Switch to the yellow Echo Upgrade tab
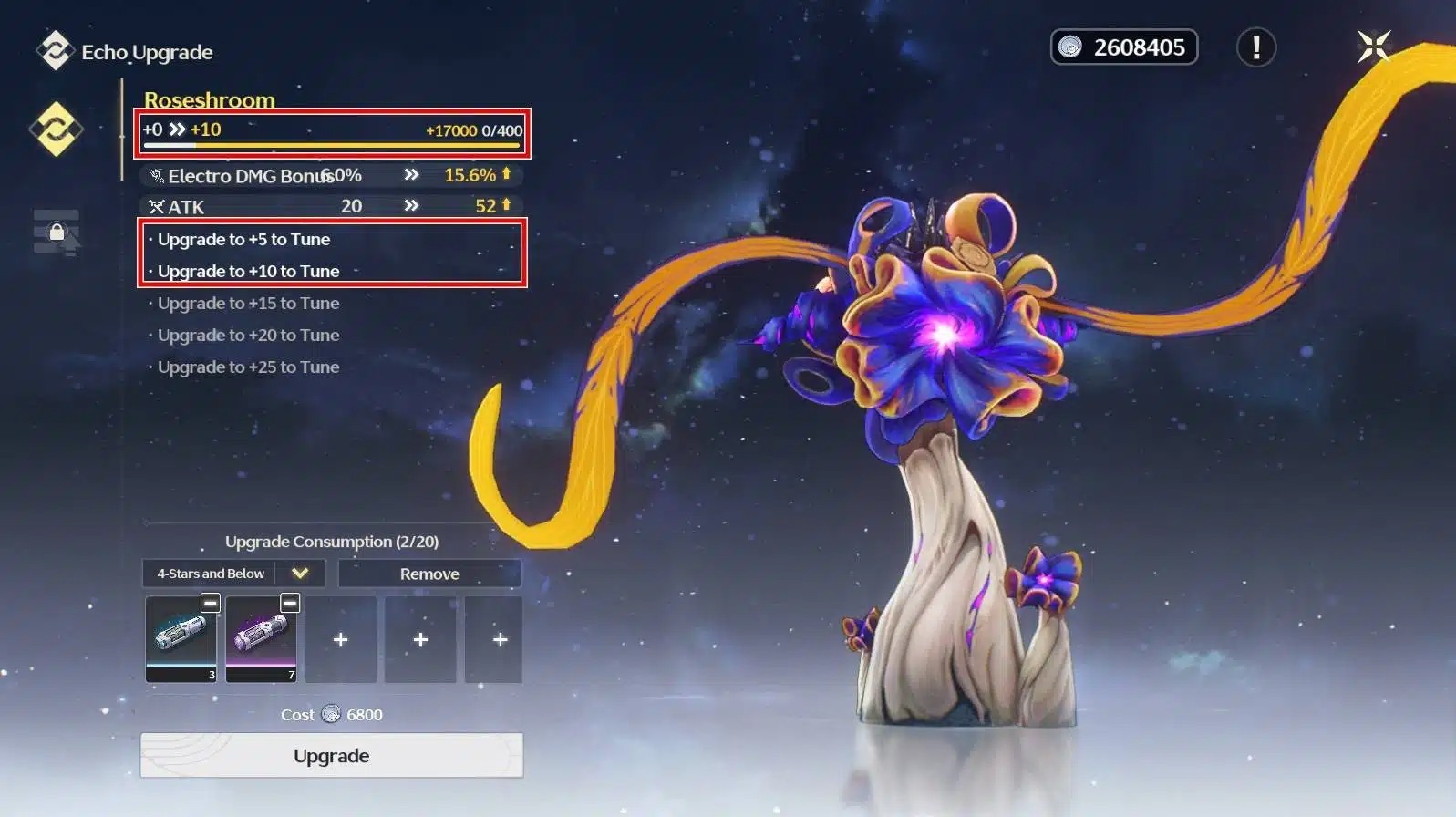The image size is (1456, 817). tap(56, 129)
